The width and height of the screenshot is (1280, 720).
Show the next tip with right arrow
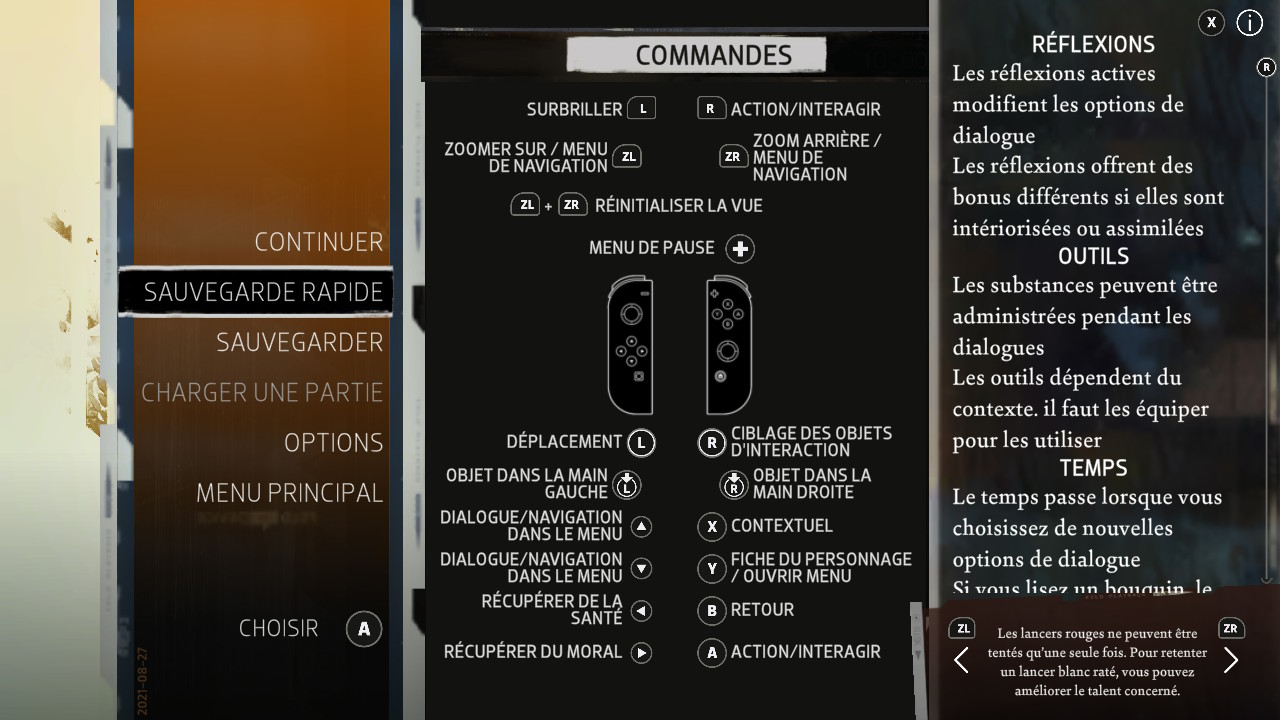(1231, 660)
